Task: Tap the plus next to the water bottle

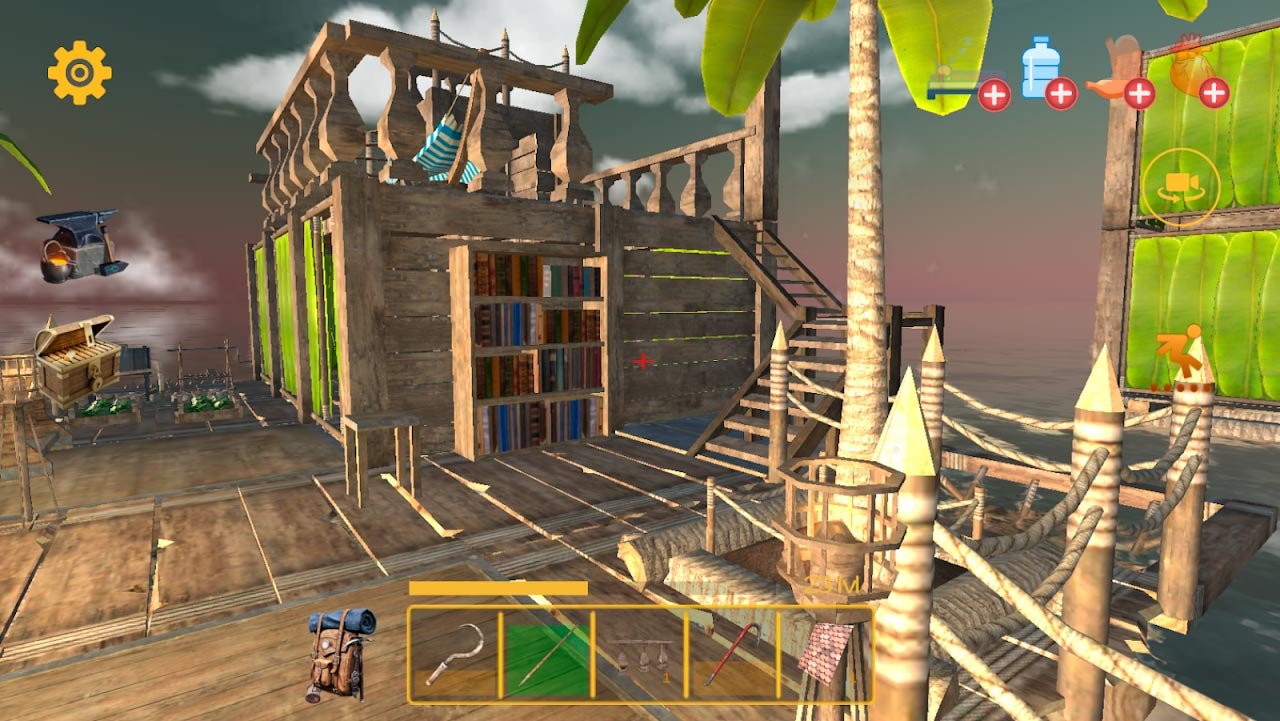Action: [x=1061, y=94]
